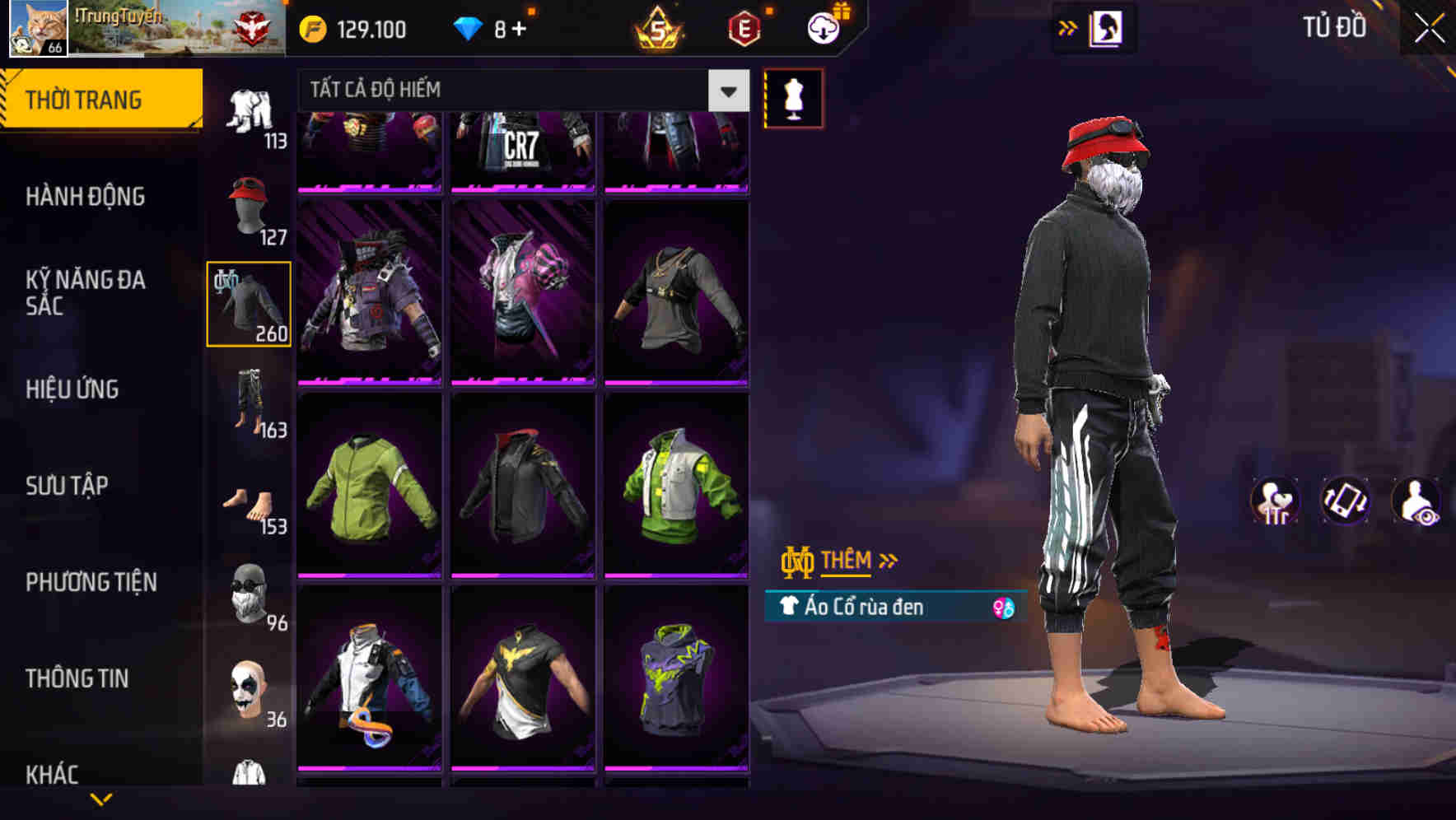Expand the THÊM section with double chevrons
The height and width of the screenshot is (820, 1456).
[x=847, y=559]
